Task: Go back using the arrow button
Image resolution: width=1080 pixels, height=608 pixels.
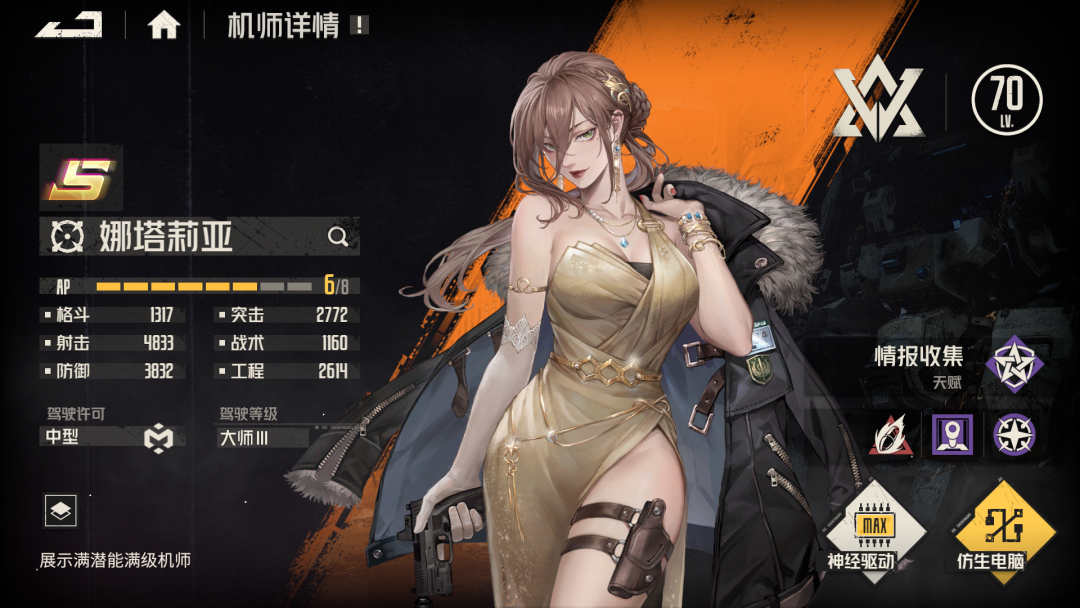Action: 69,25
